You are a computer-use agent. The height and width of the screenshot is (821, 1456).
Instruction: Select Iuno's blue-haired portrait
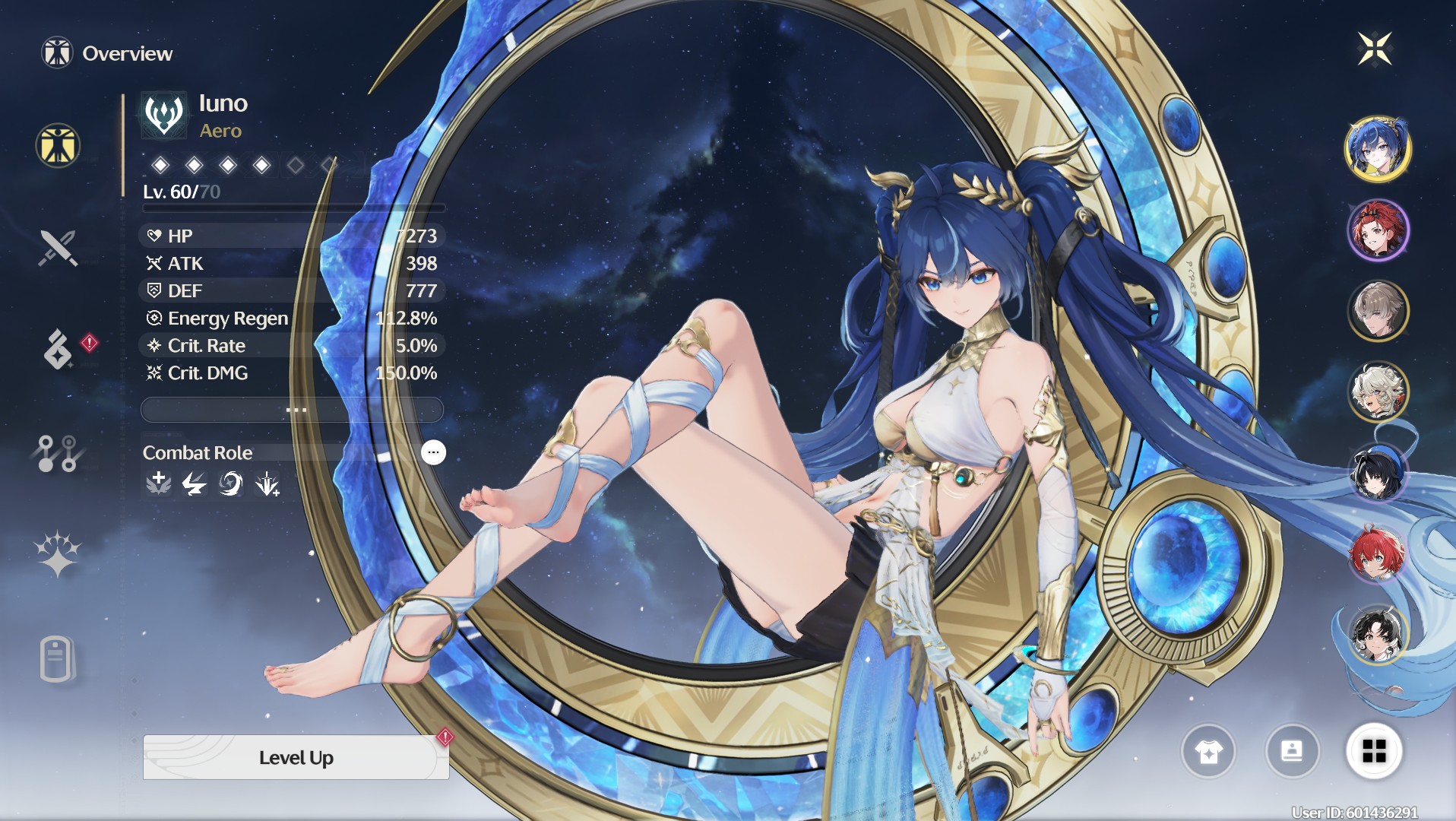point(1377,149)
